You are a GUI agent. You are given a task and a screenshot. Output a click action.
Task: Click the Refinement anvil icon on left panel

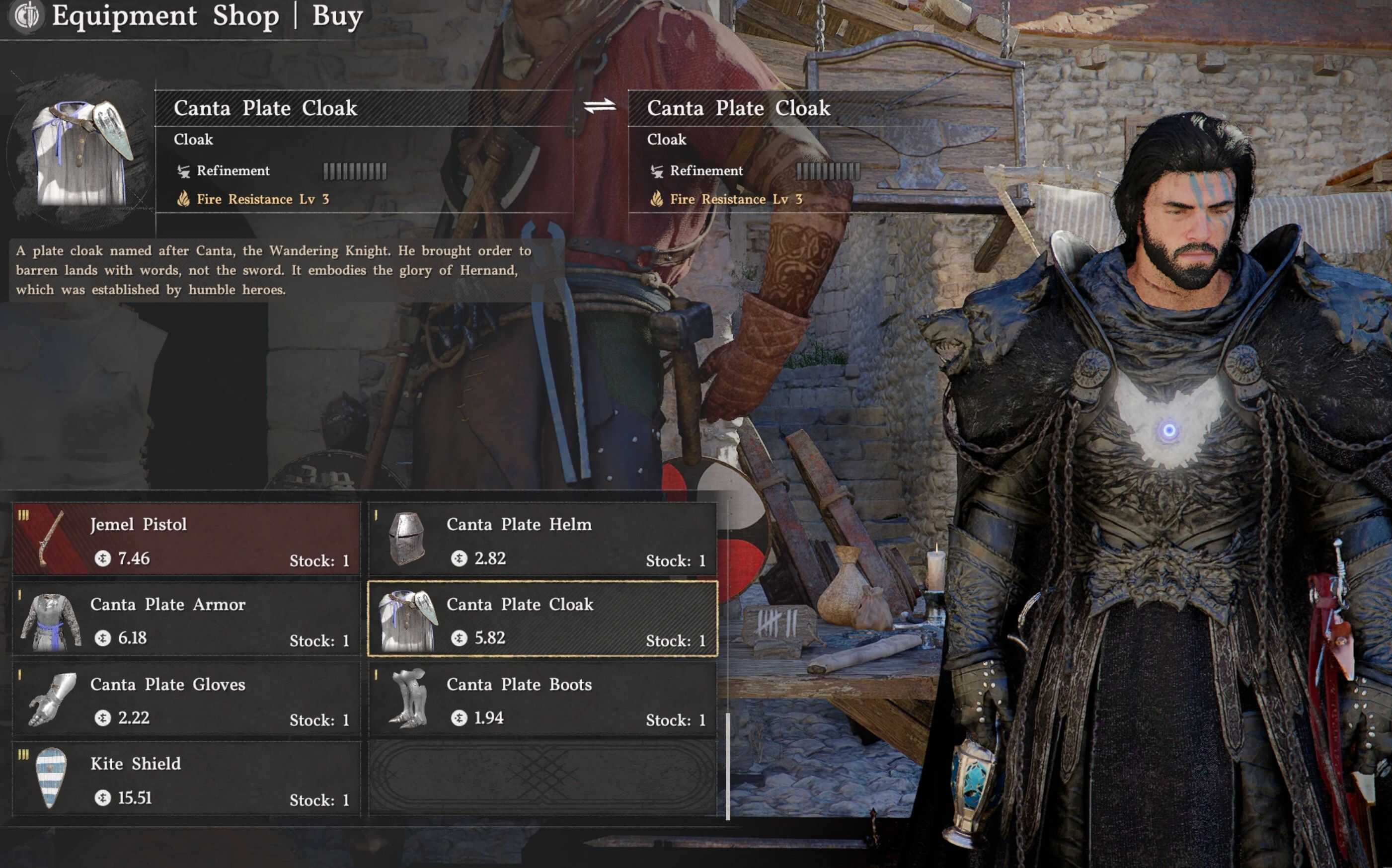(182, 170)
